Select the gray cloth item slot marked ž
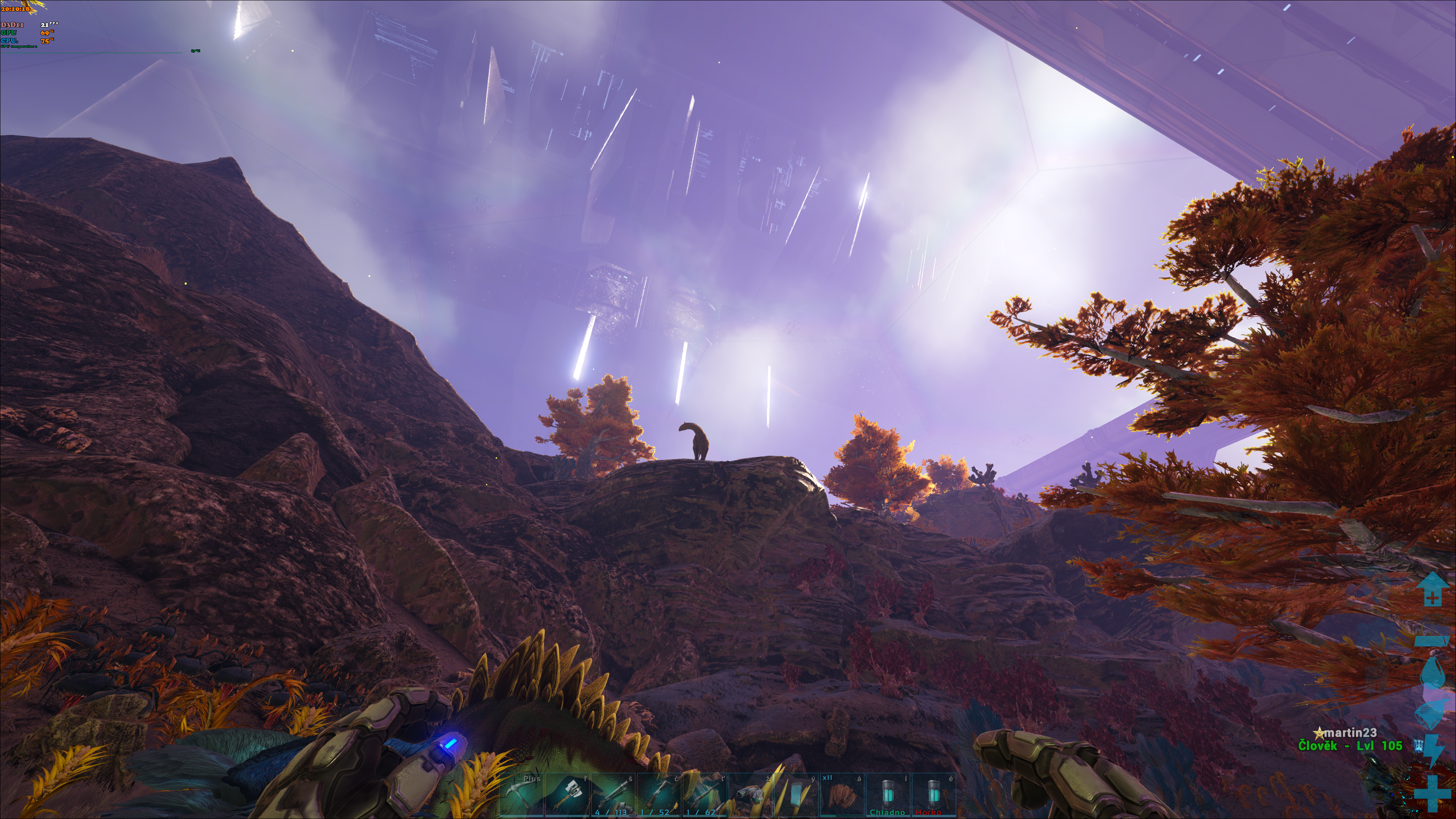Viewport: 1456px width, 819px height. (751, 795)
